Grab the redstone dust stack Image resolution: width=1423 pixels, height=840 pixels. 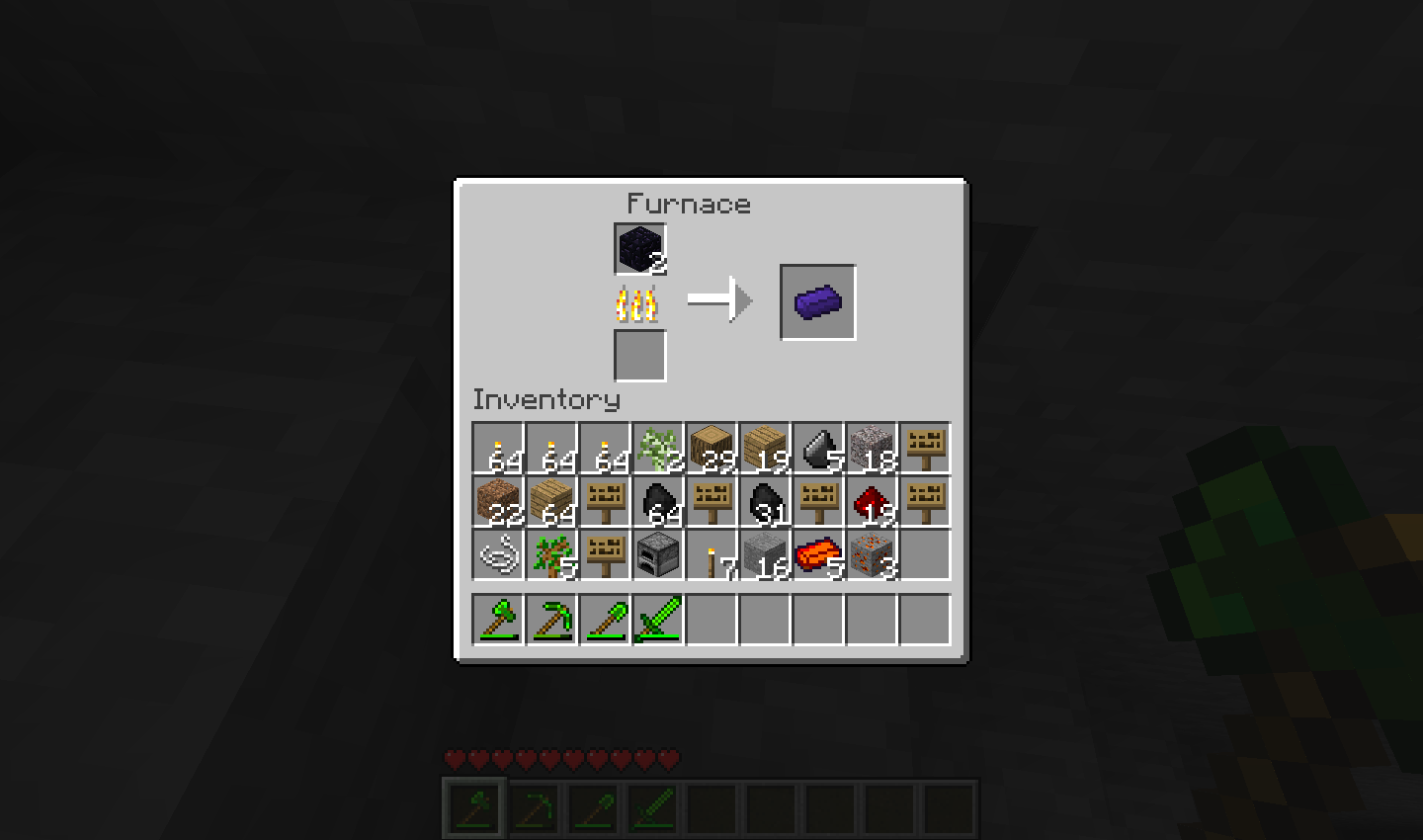click(871, 502)
